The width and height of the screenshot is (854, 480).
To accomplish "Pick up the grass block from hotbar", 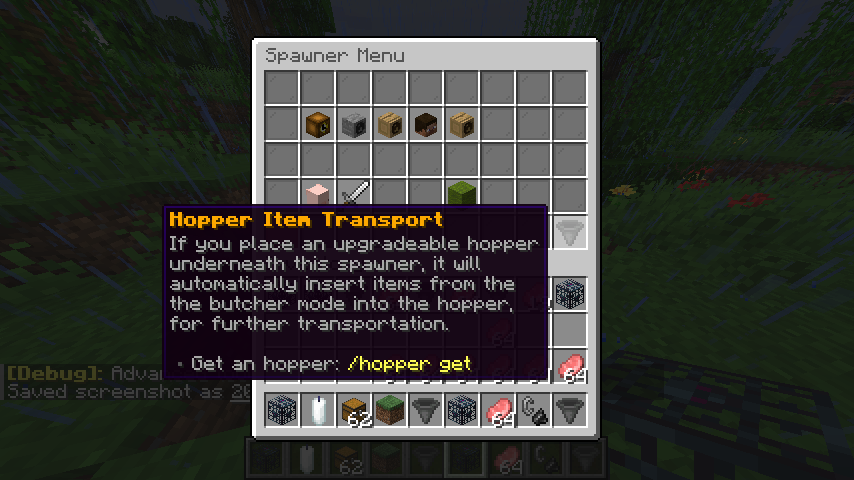I will click(x=390, y=411).
